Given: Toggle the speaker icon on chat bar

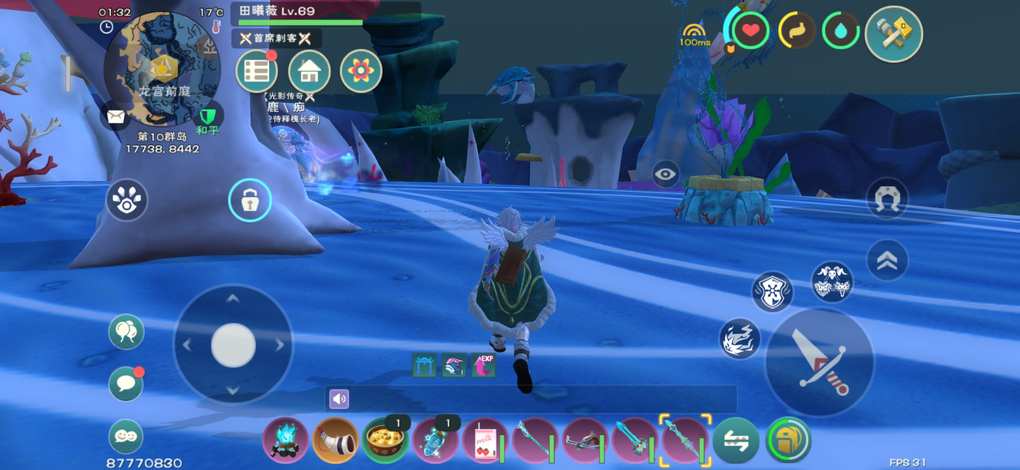Looking at the screenshot, I should (x=339, y=399).
